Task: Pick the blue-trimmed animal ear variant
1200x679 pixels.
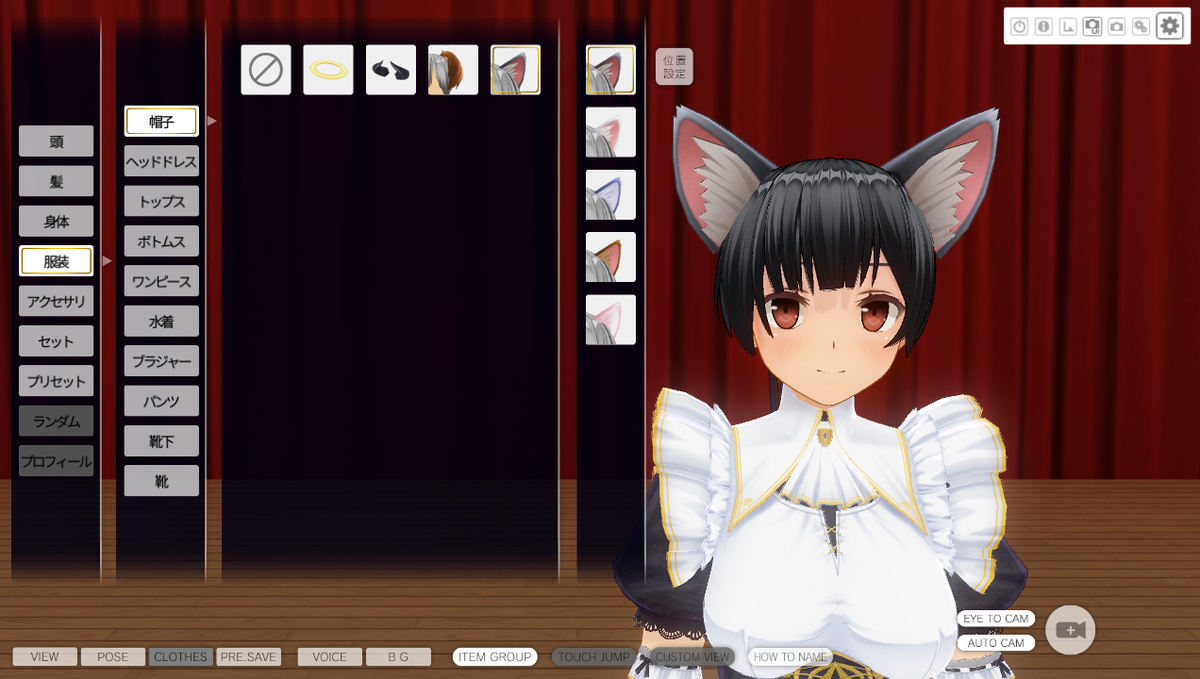Action: tap(611, 195)
